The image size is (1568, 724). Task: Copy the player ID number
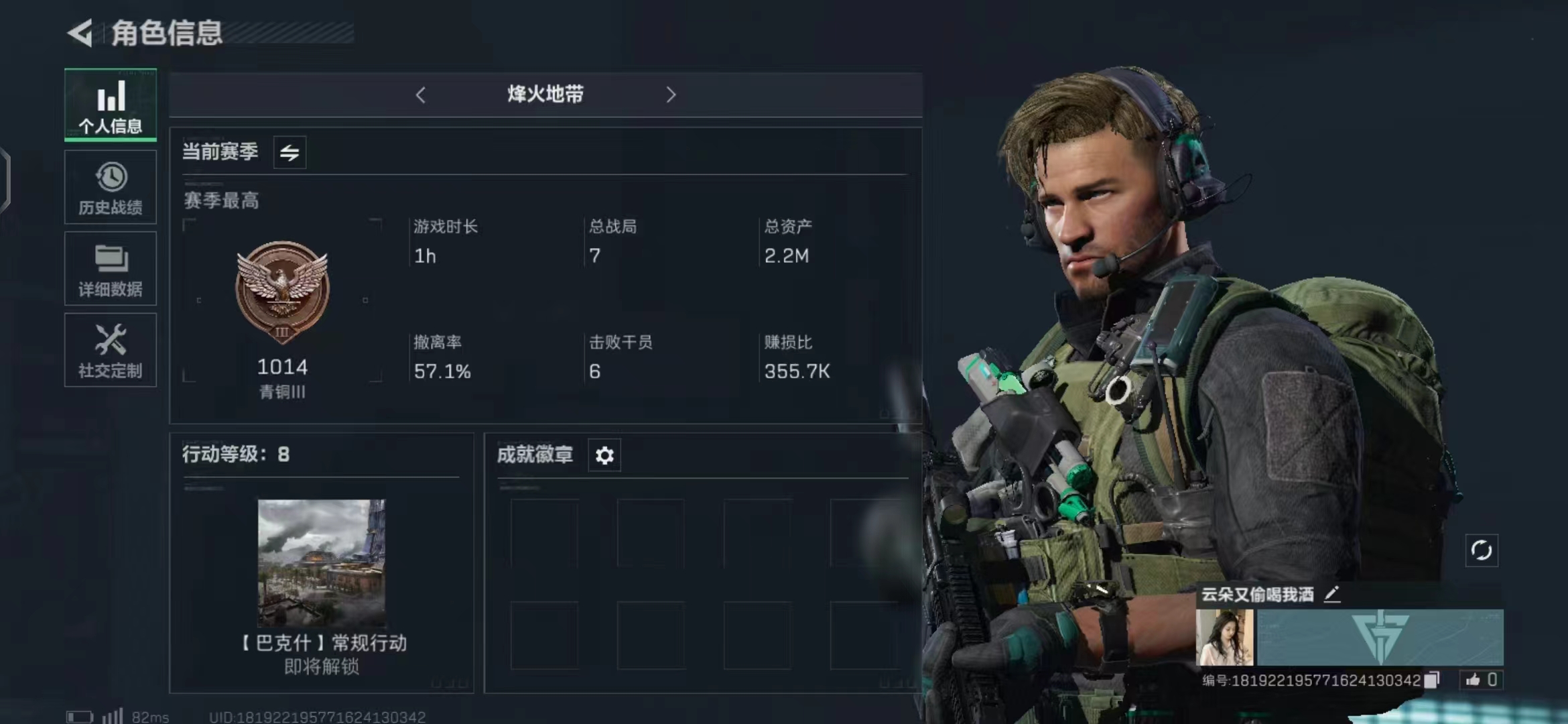coord(1432,680)
